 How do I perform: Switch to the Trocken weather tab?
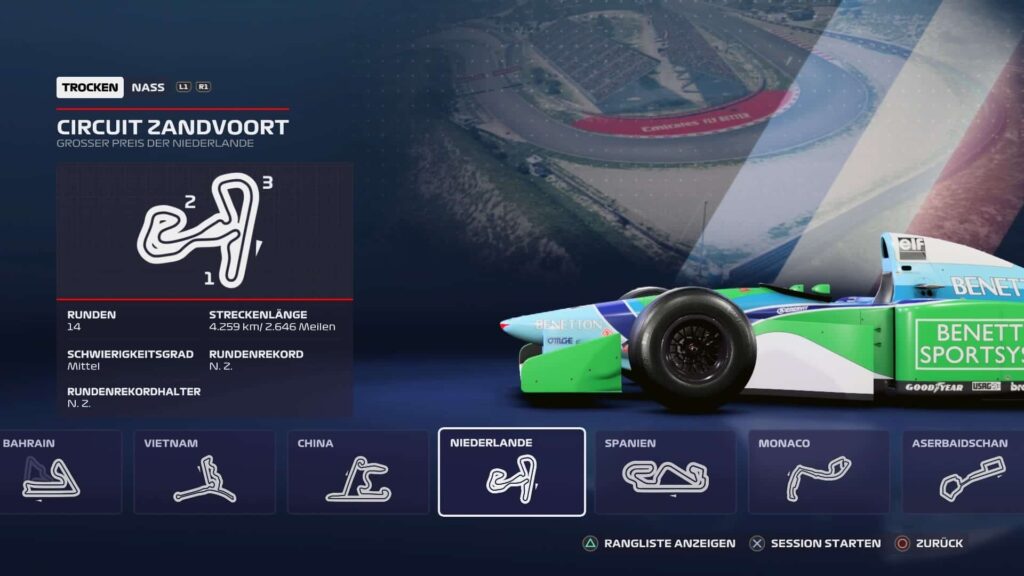pyautogui.click(x=90, y=88)
